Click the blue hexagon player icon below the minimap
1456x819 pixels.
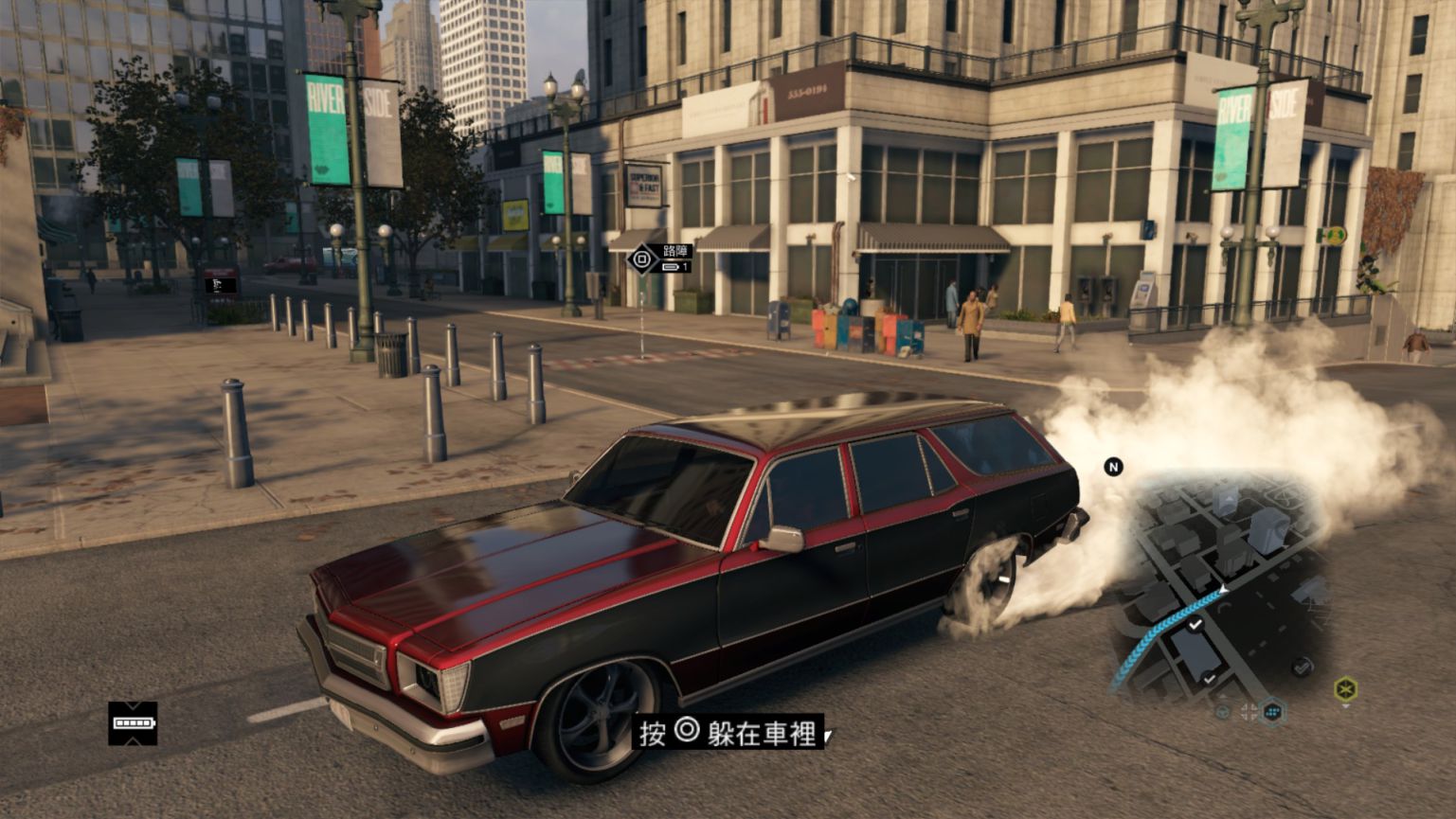tap(1271, 711)
